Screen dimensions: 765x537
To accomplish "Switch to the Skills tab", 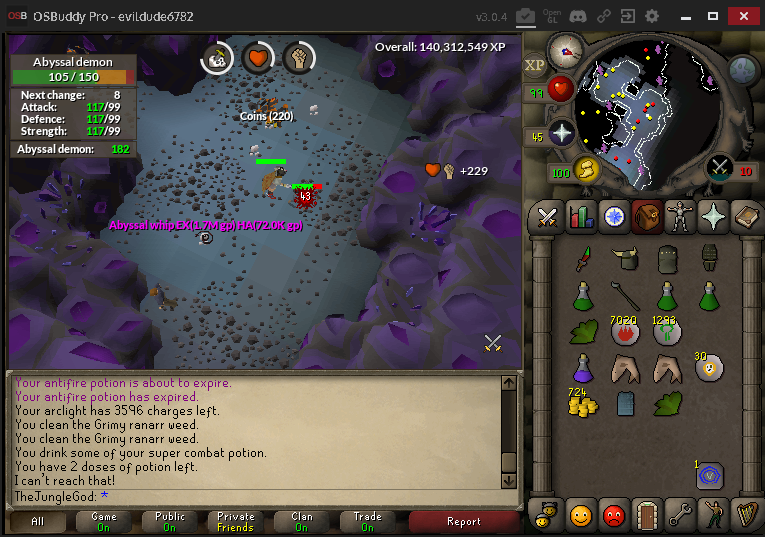I will point(581,216).
